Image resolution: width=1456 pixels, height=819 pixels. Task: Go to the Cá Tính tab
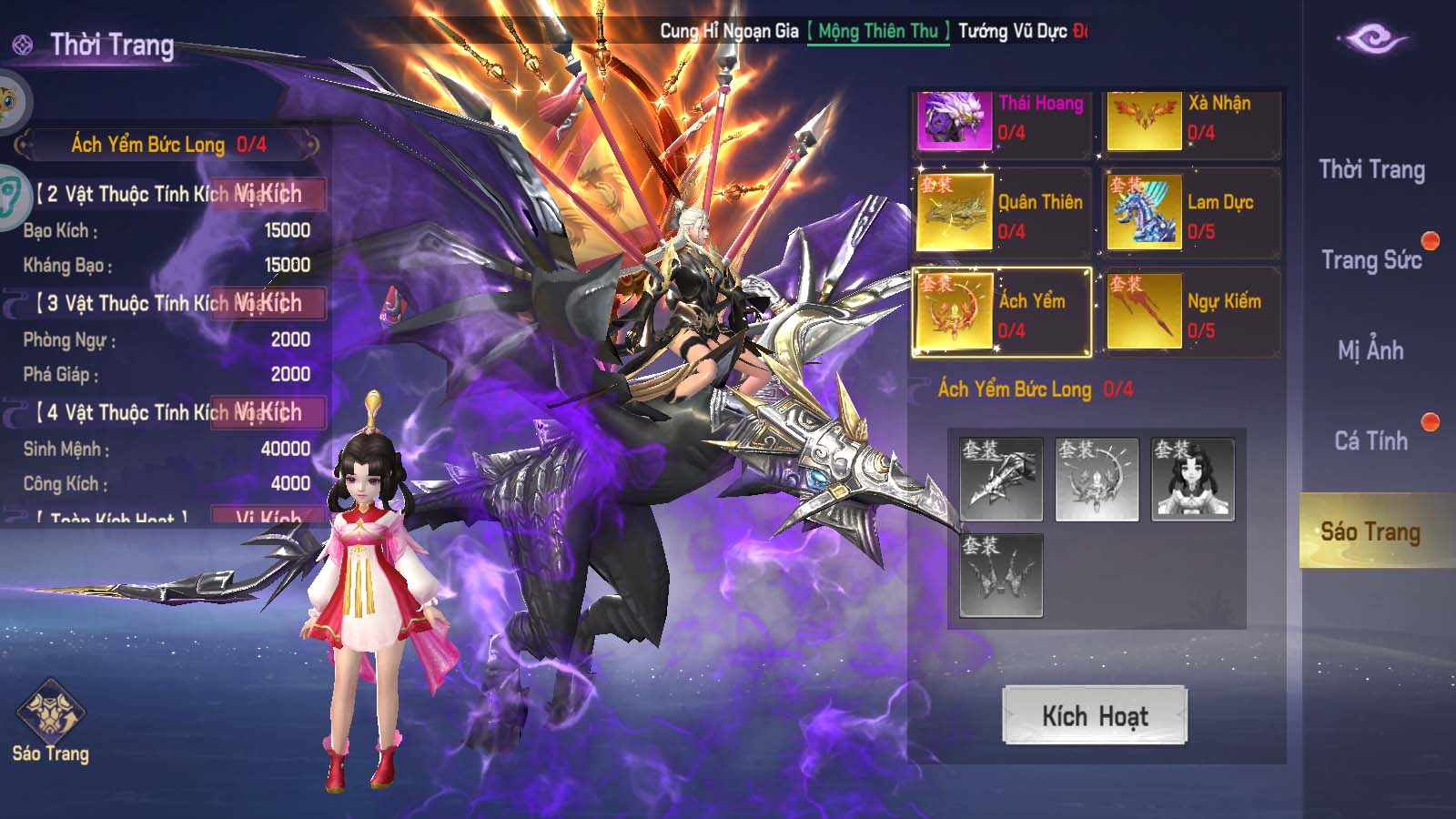[x=1371, y=440]
